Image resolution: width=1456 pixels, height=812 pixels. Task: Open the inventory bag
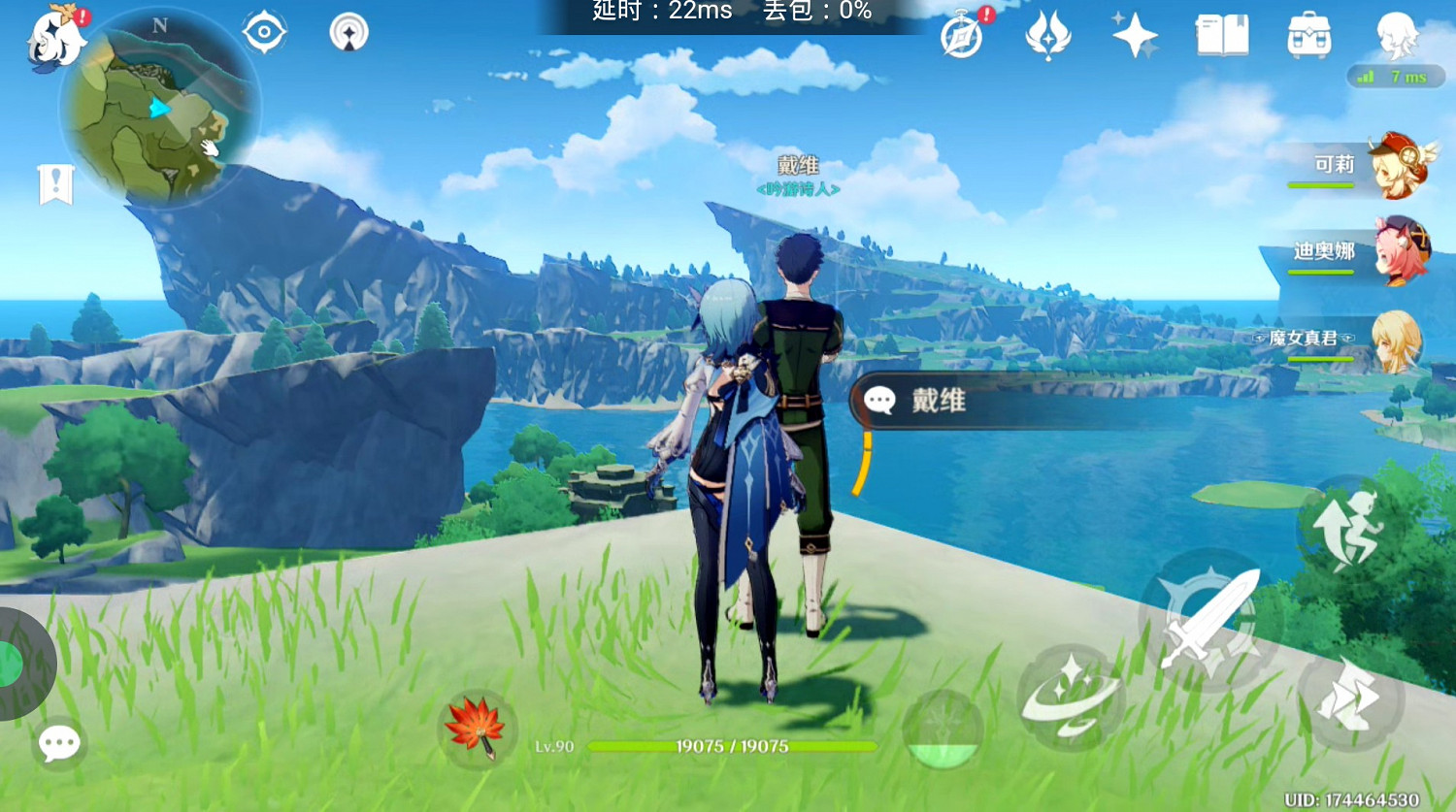(1308, 37)
